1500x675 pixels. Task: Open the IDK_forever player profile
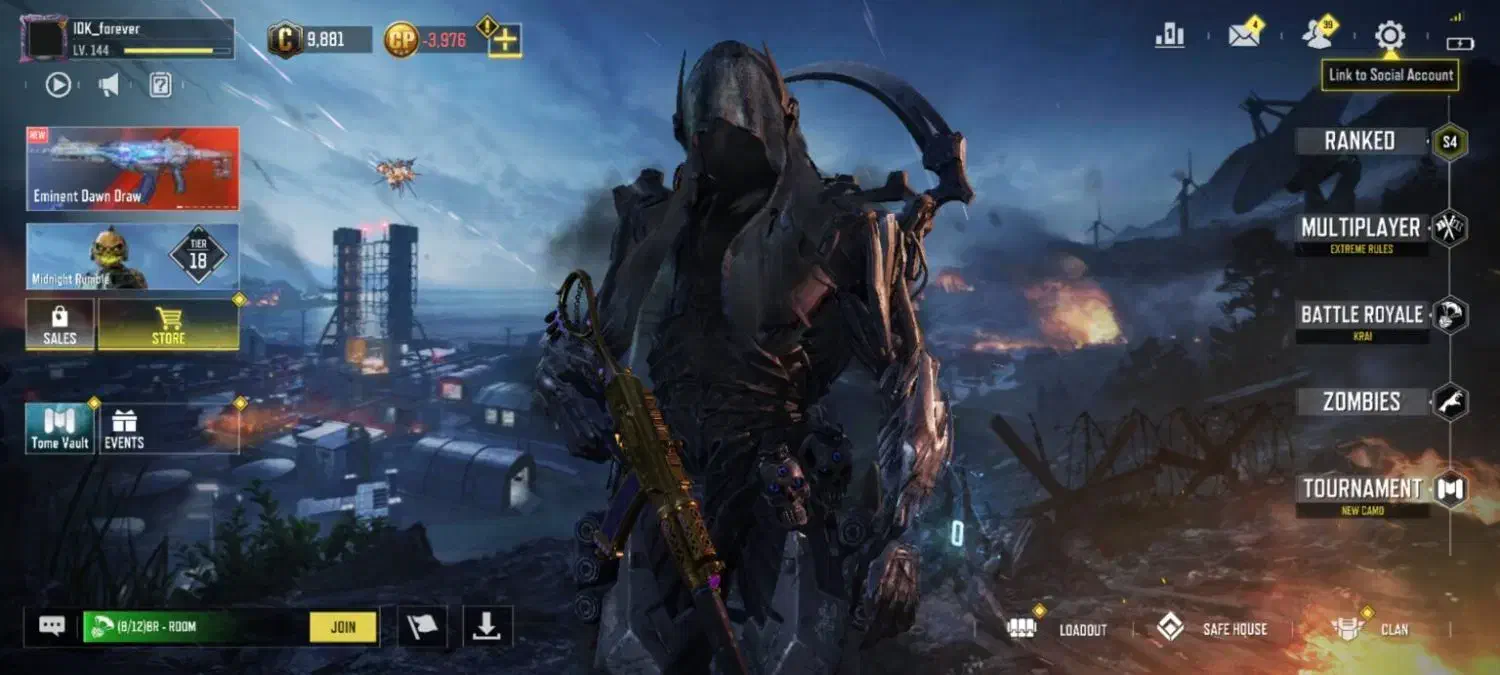127,39
